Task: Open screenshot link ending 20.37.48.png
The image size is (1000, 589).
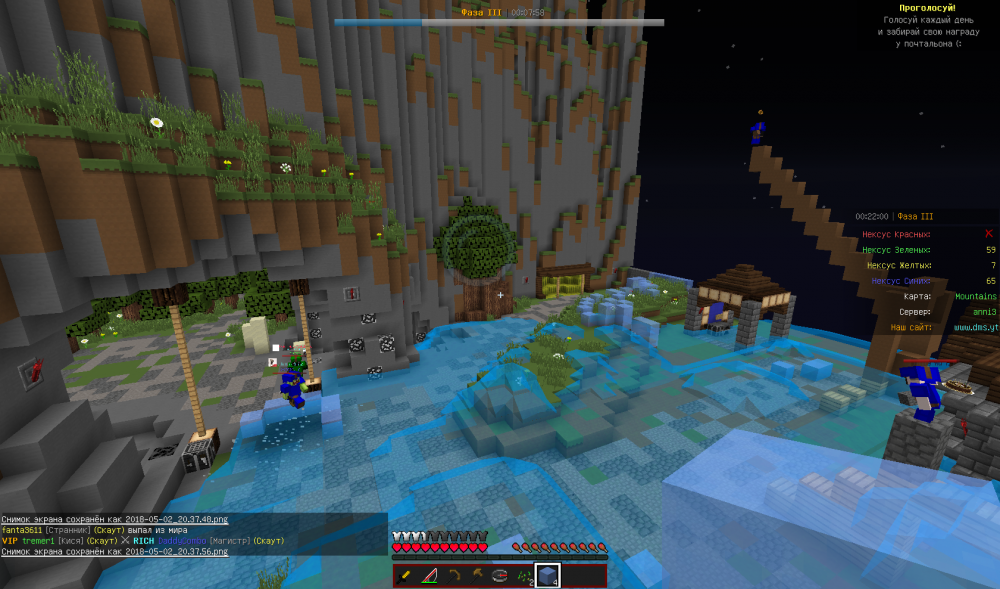Action: click(x=115, y=520)
